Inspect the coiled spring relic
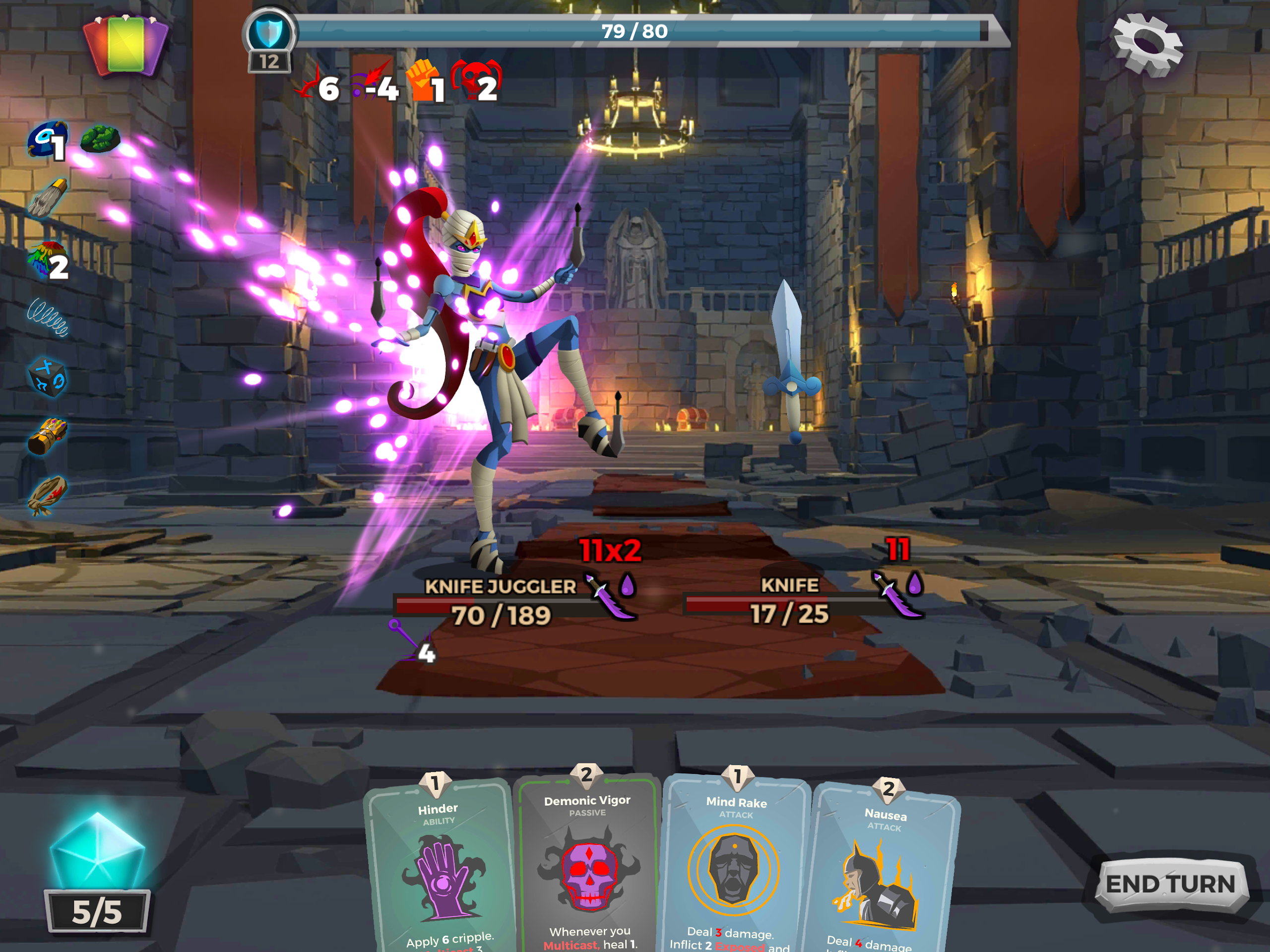Viewport: 1270px width, 952px height. tap(48, 317)
